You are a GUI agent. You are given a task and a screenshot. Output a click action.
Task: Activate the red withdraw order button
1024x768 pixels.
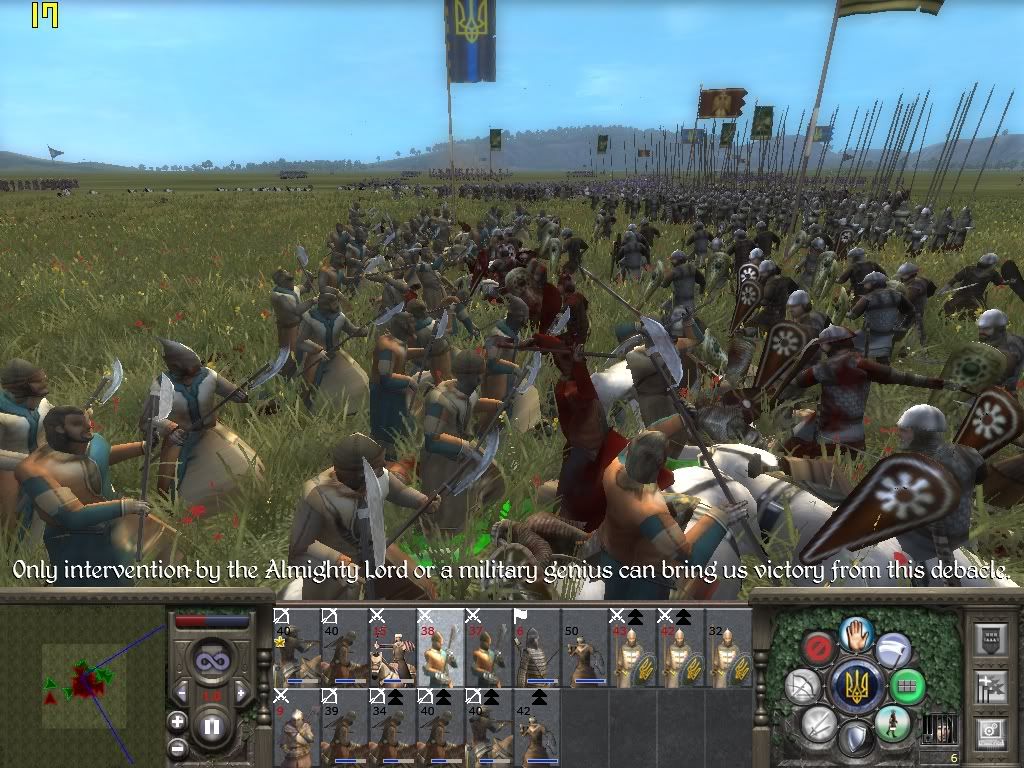(820, 649)
